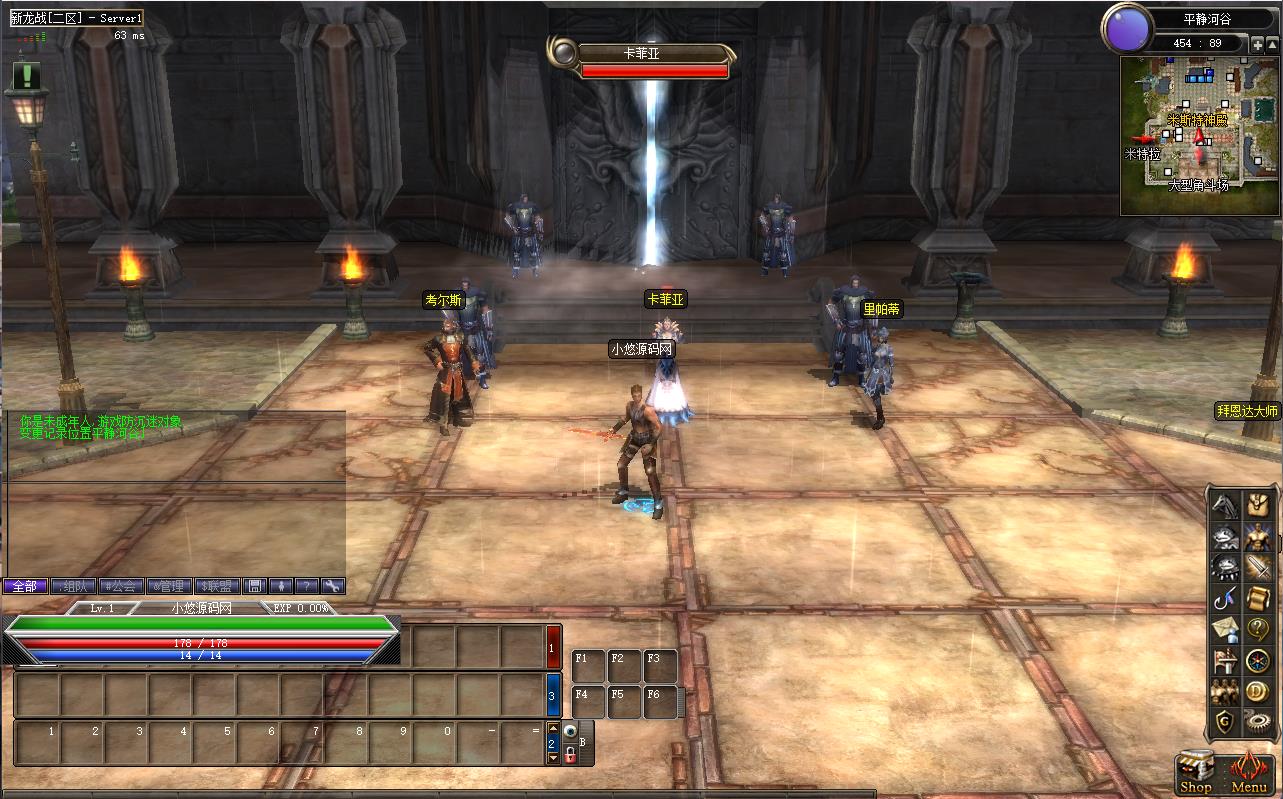
Task: Open the sword skills icon
Action: pos(1257,568)
